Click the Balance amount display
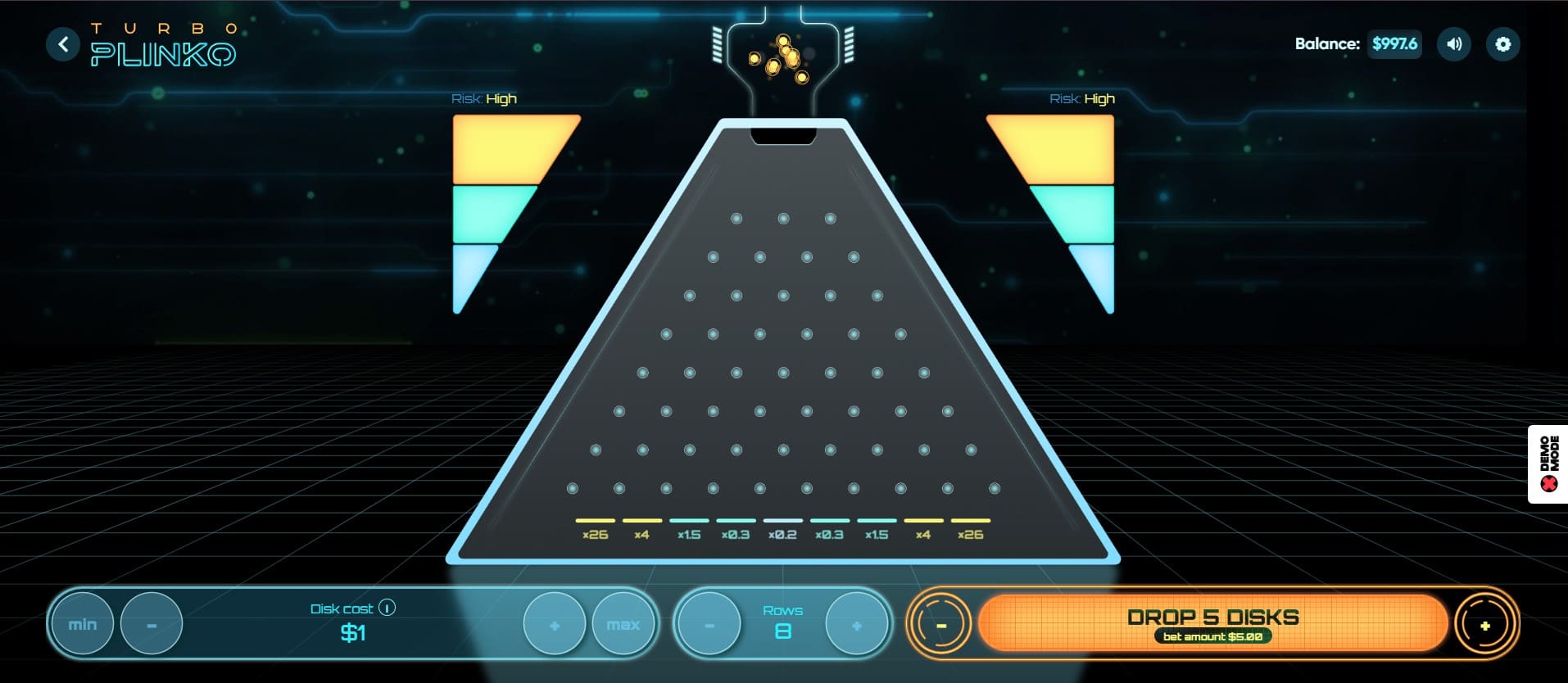This screenshot has height=683, width=1568. (x=1394, y=44)
